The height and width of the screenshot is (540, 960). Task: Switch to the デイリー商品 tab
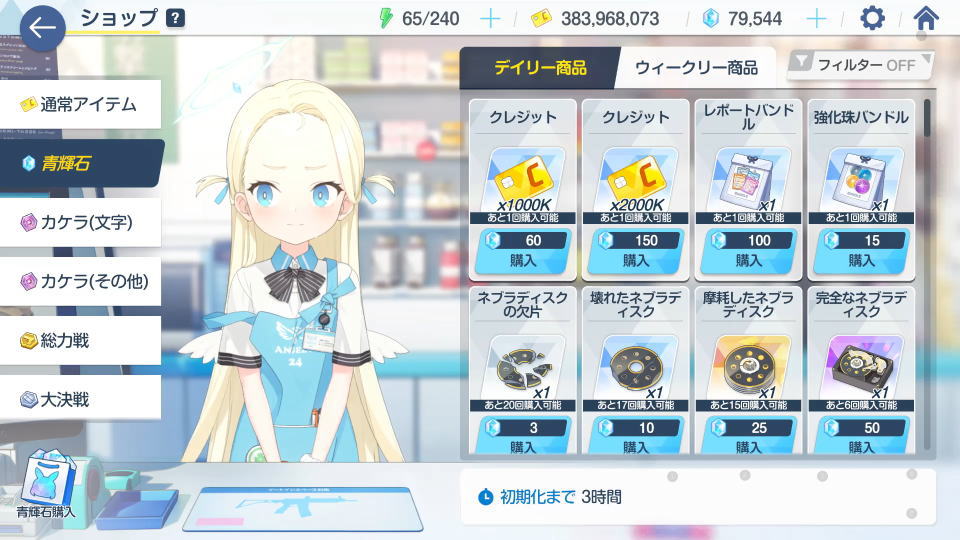pyautogui.click(x=540, y=68)
